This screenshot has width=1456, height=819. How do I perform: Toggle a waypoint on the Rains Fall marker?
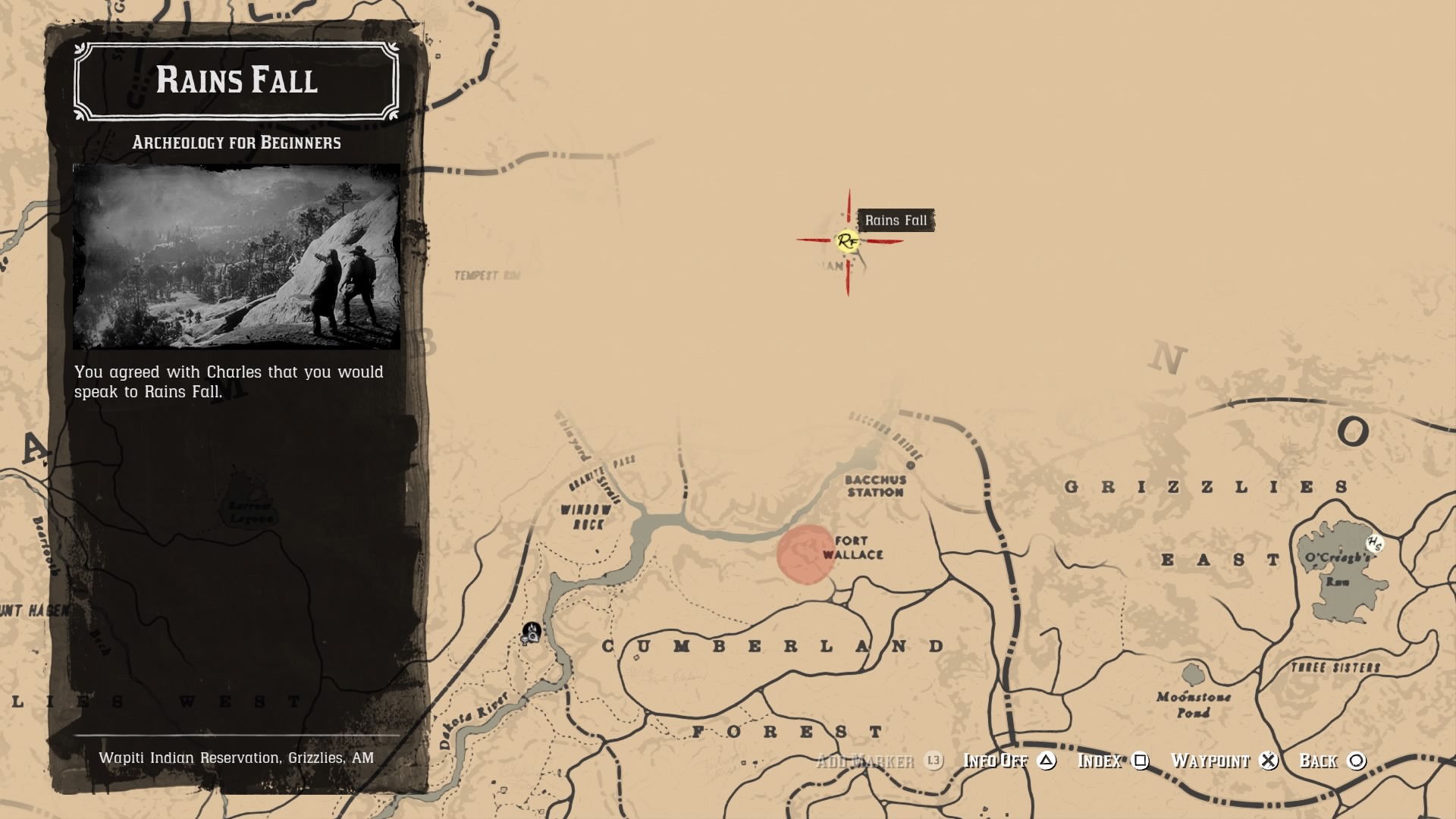1211,760
